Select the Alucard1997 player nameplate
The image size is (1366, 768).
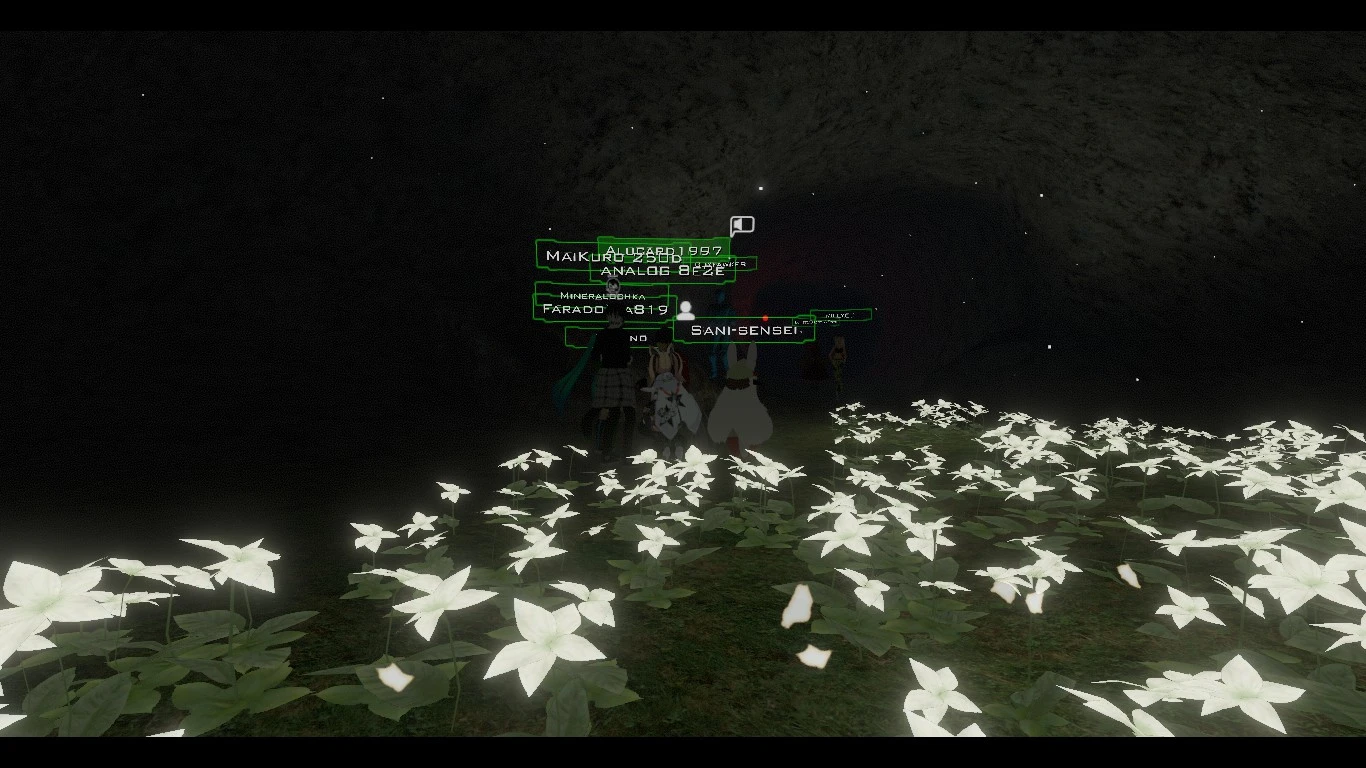point(664,249)
